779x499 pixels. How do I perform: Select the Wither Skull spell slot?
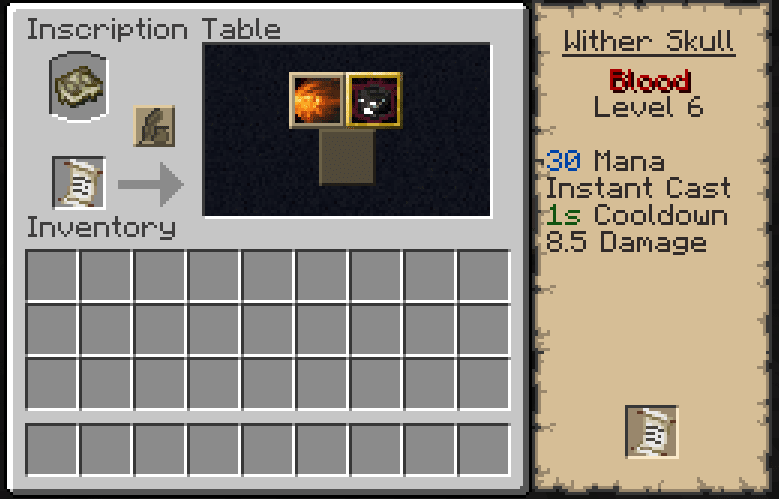pyautogui.click(x=374, y=100)
